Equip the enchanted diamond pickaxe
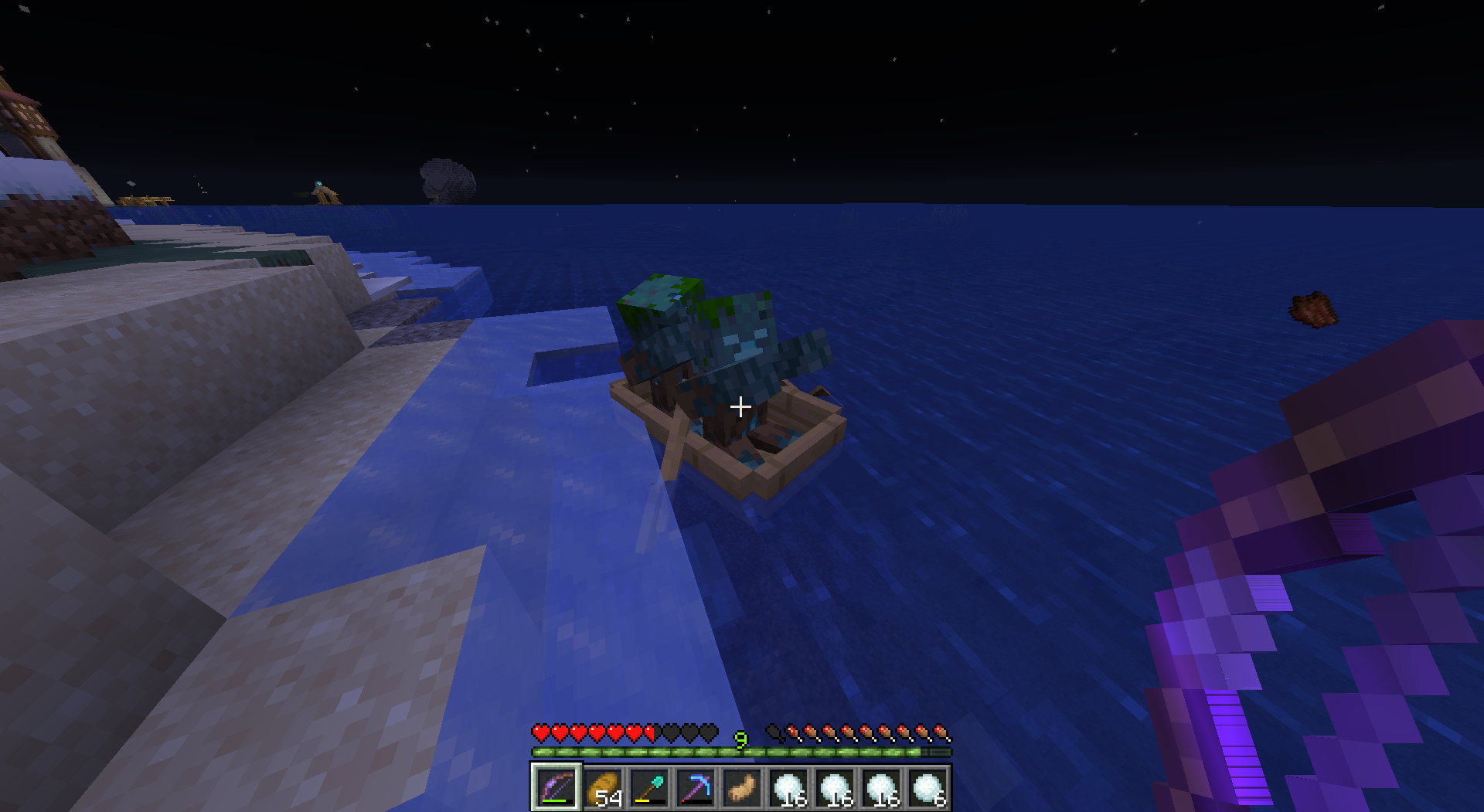 (x=696, y=788)
